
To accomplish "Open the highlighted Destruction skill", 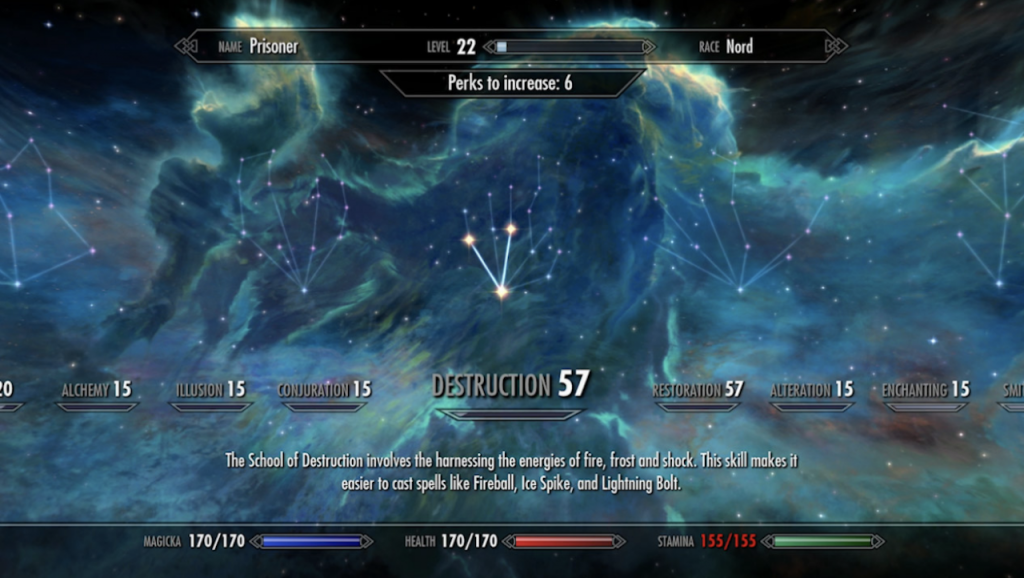I will pyautogui.click(x=511, y=385).
